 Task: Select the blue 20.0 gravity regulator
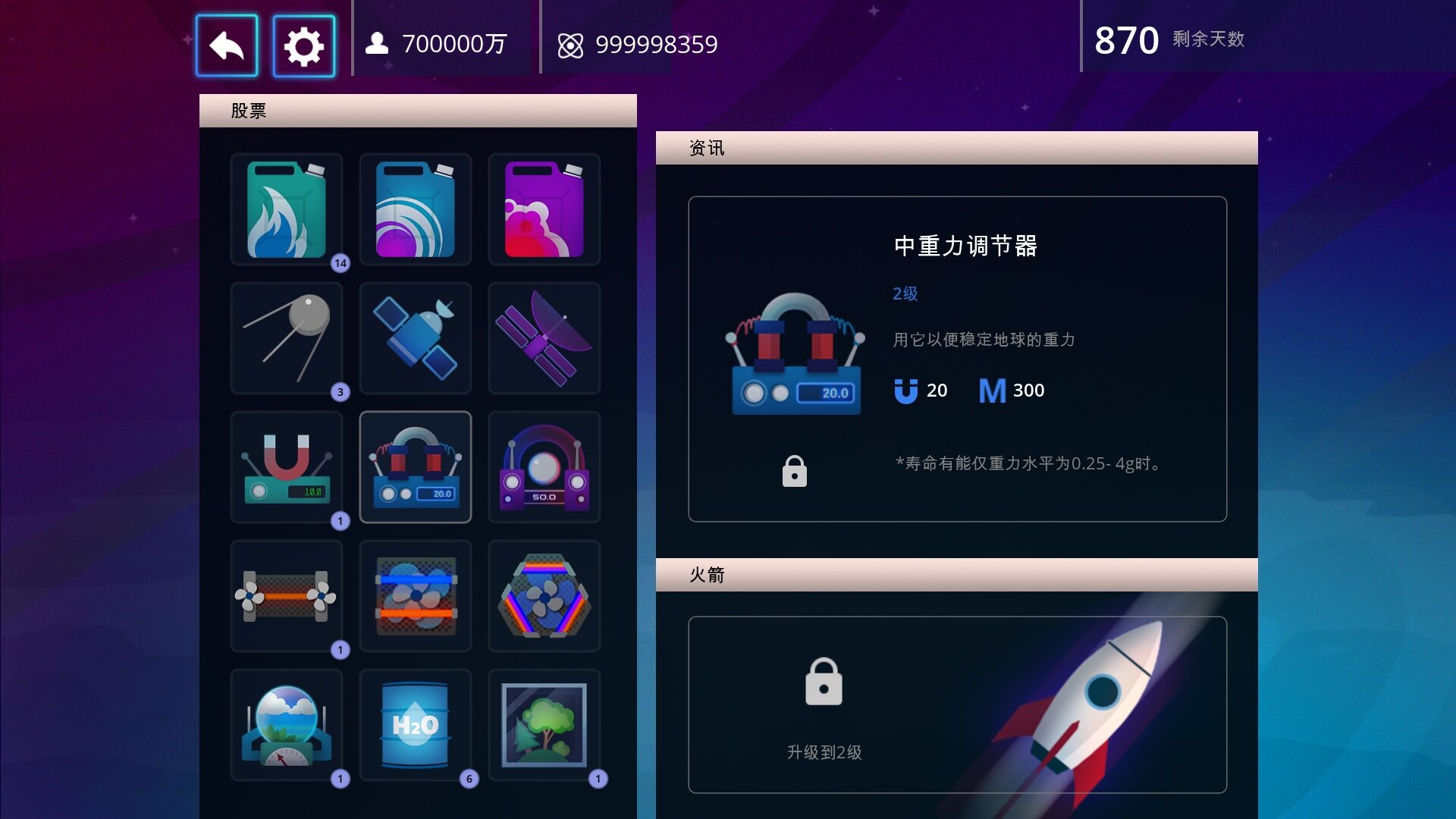(416, 468)
